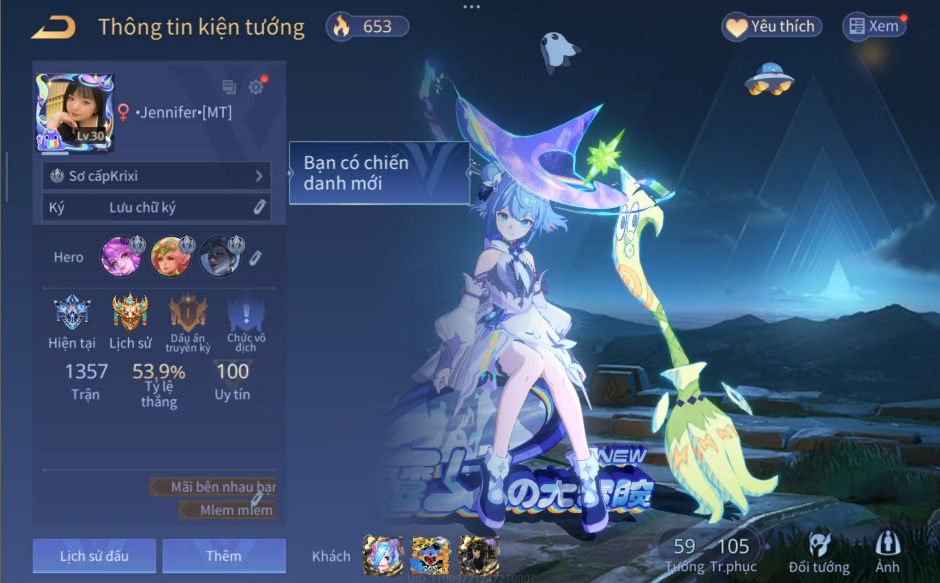This screenshot has height=583, width=940.
Task: Edit the favorite Hero lineup with the pencil
Action: [256, 258]
